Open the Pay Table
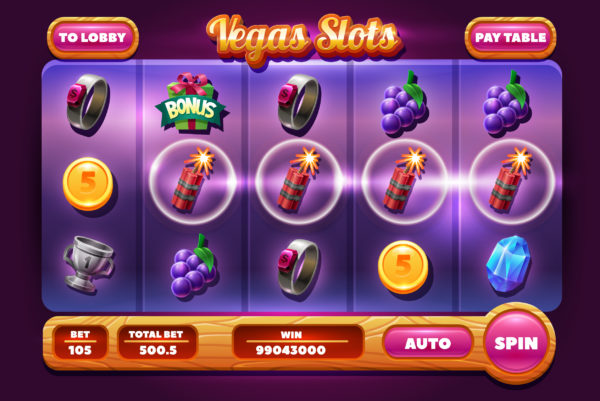 [x=510, y=38]
